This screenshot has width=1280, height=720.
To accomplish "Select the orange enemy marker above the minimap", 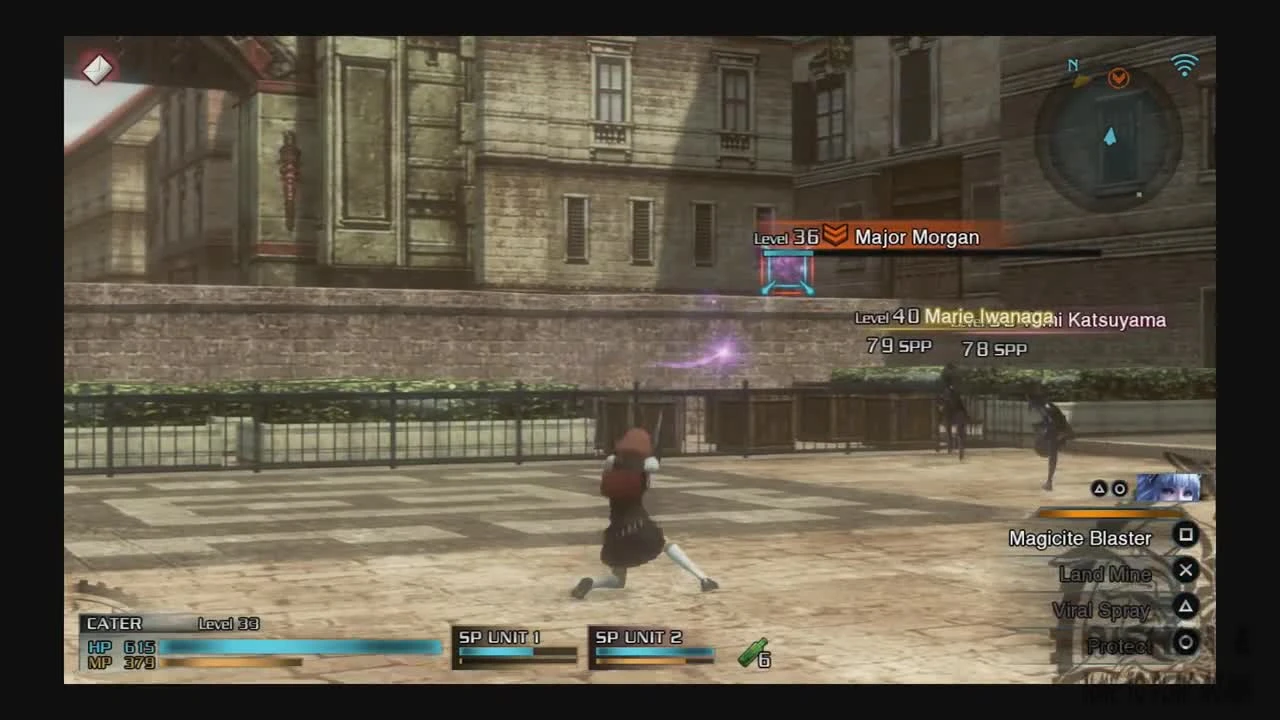I will [x=1117, y=79].
